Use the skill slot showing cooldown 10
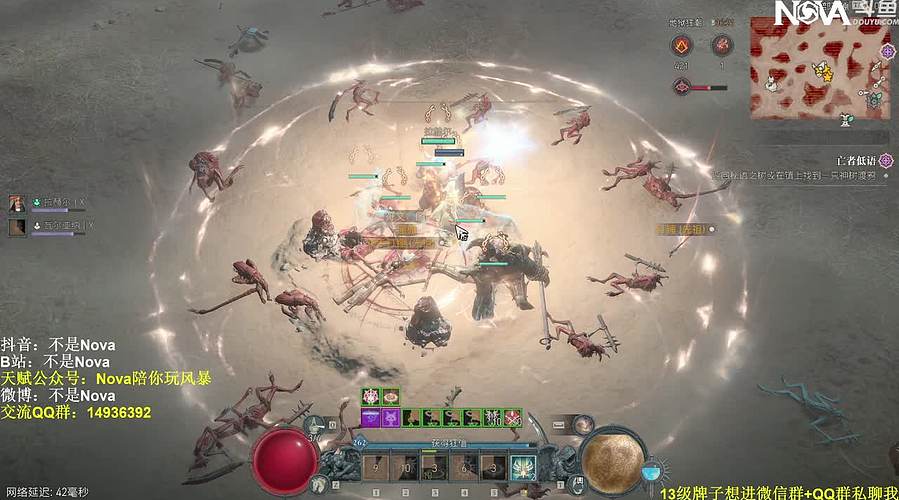The width and height of the screenshot is (899, 500). click(x=405, y=467)
